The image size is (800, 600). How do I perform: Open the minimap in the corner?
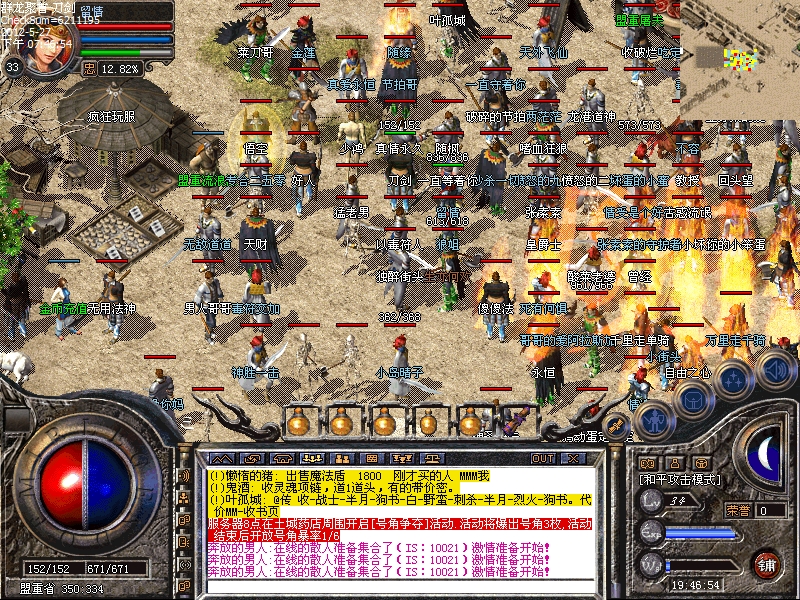741,55
